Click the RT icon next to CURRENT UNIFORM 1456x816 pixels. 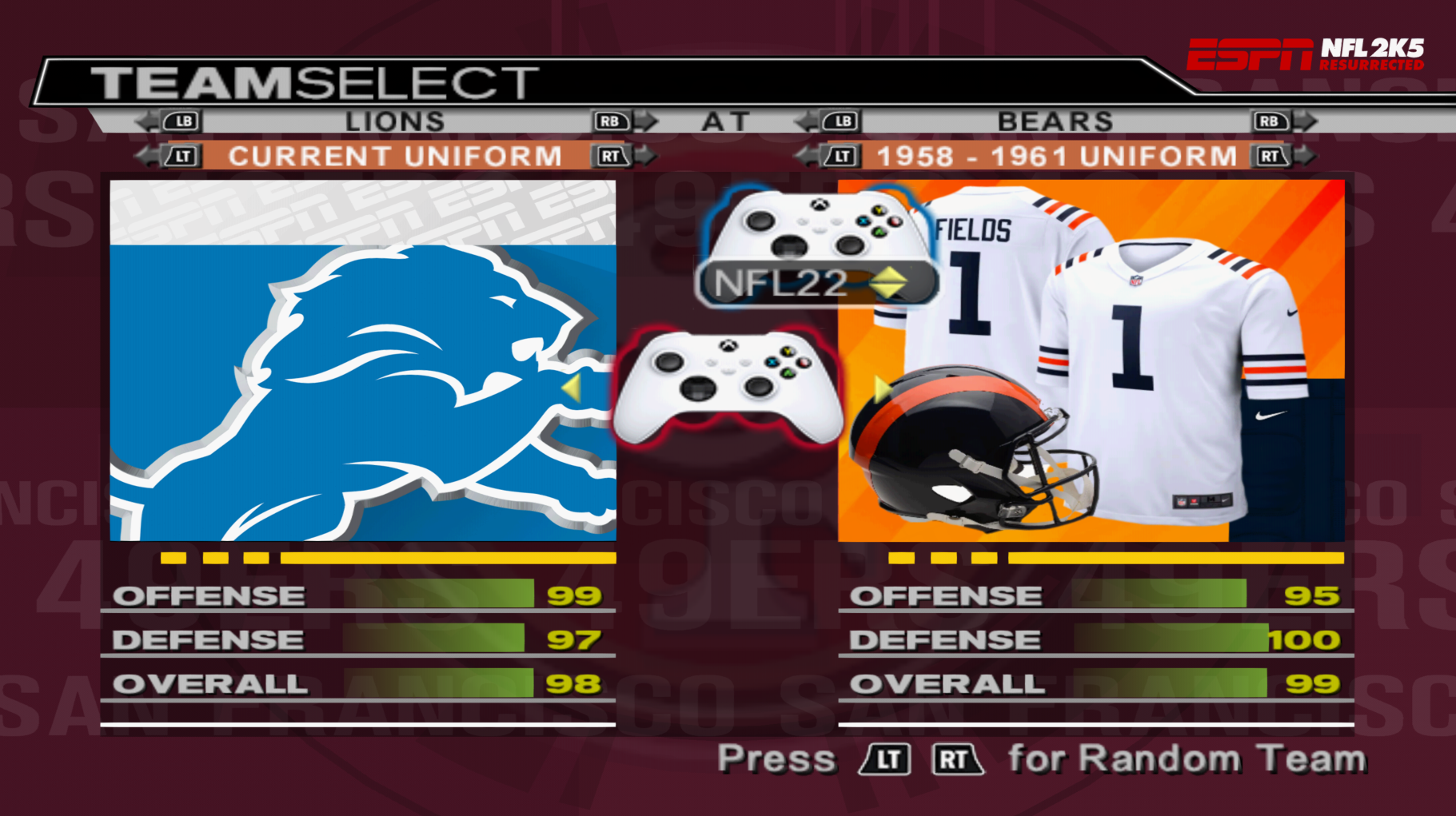612,156
